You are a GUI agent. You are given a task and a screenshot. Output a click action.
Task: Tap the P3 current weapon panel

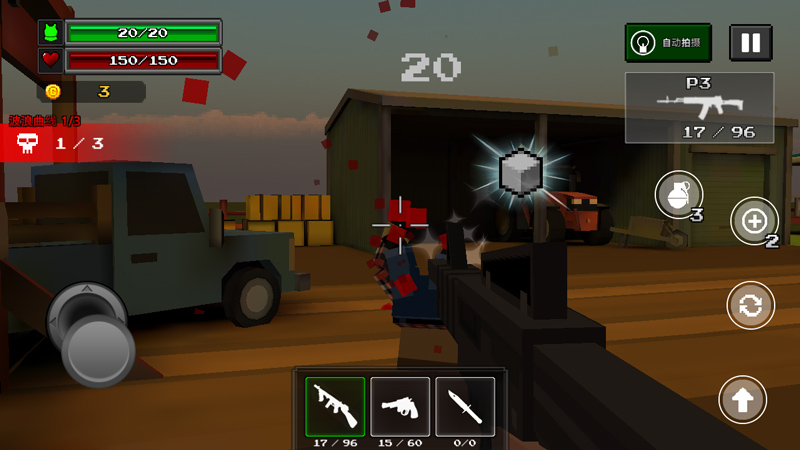coord(699,107)
